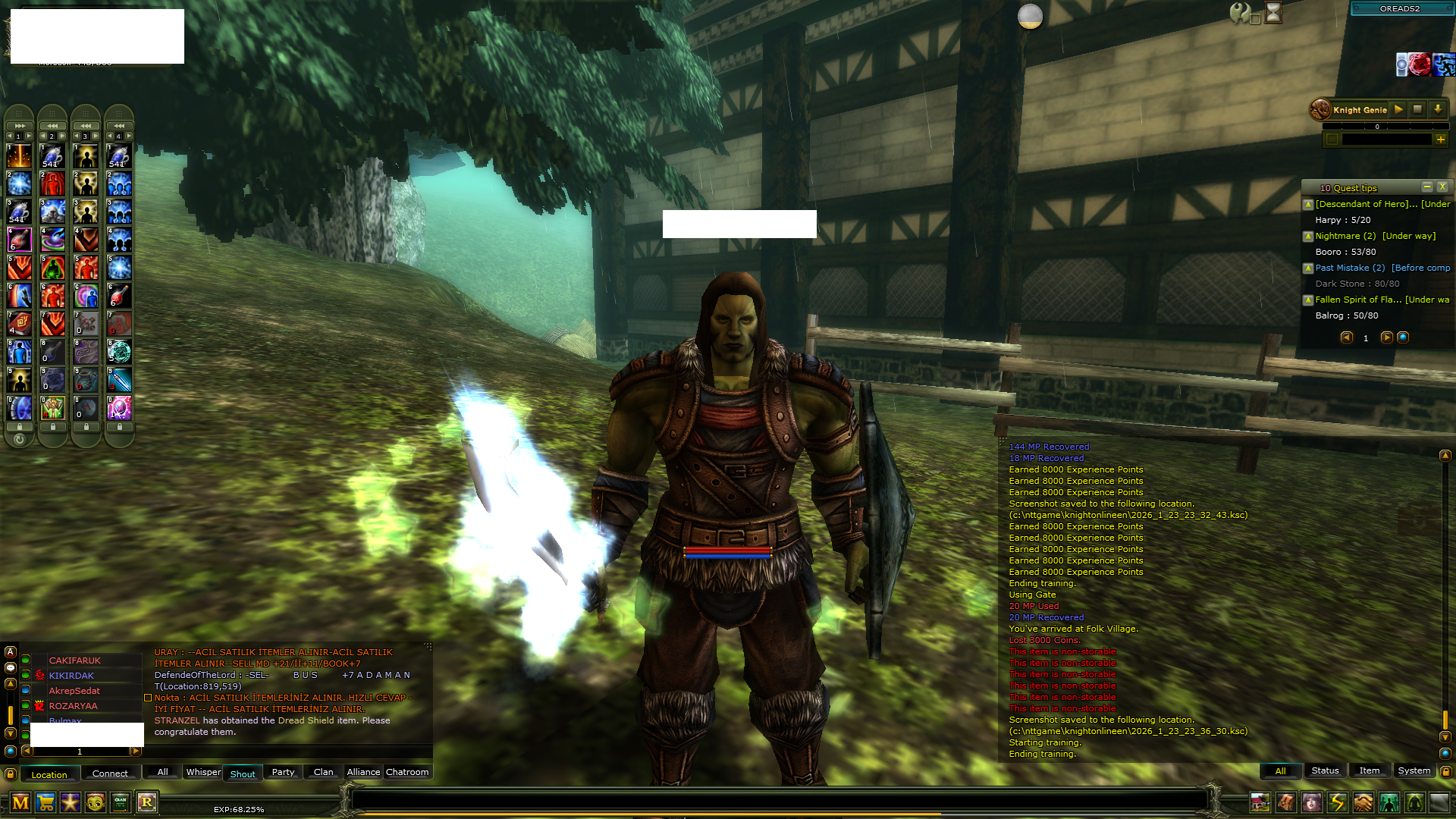Open the house village icon at bottom right

(1260, 803)
